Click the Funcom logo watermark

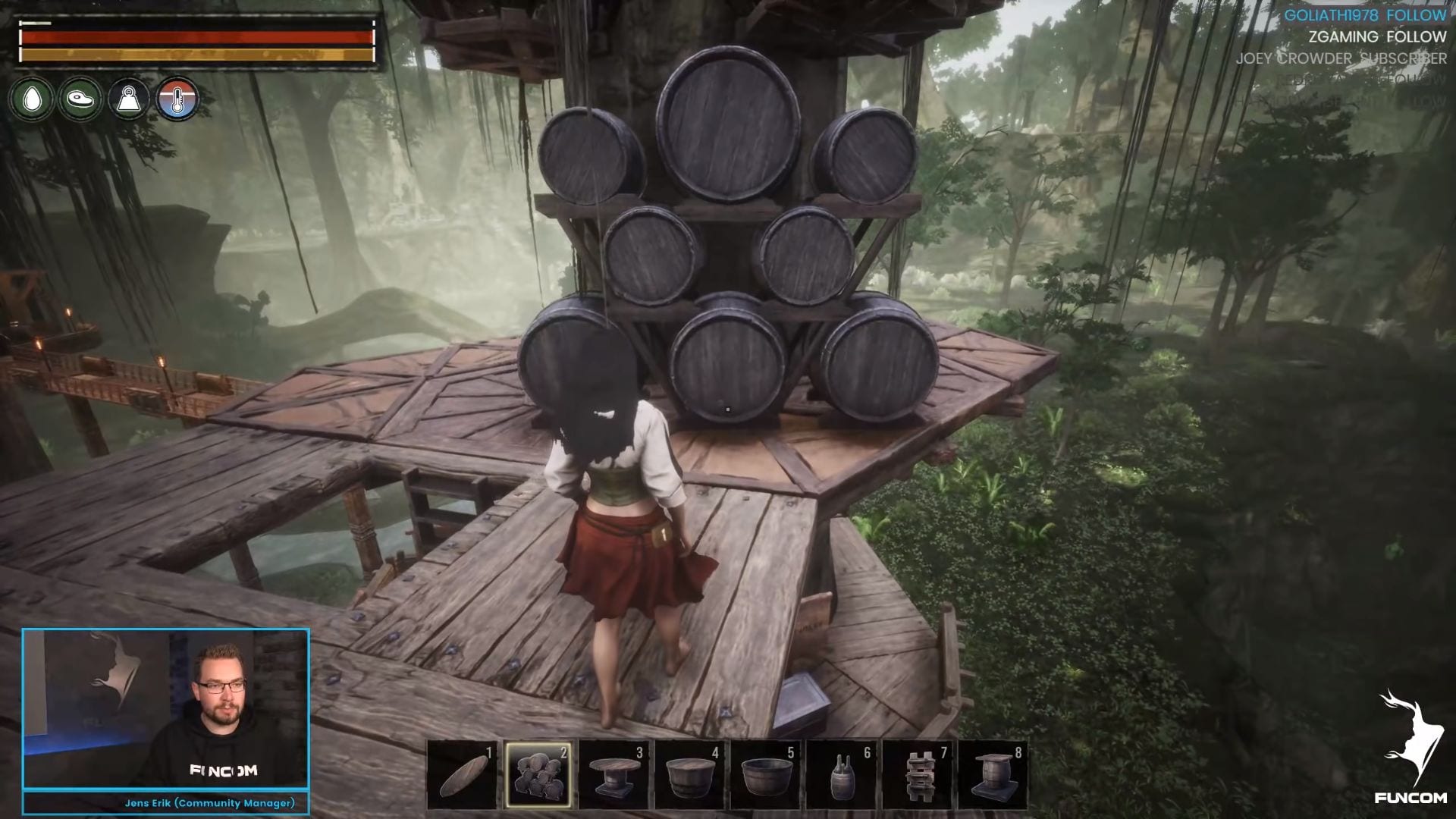coord(1403,747)
